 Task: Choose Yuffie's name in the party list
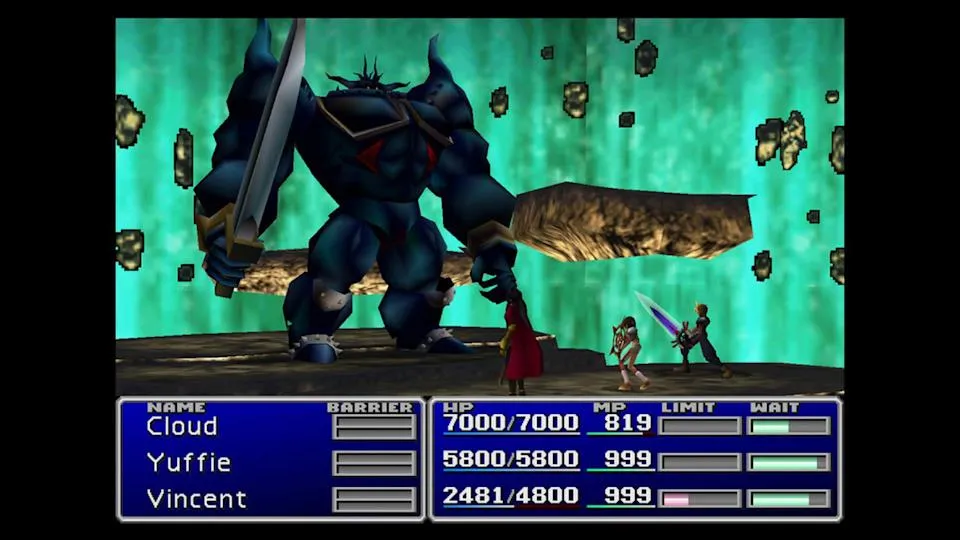pos(188,463)
